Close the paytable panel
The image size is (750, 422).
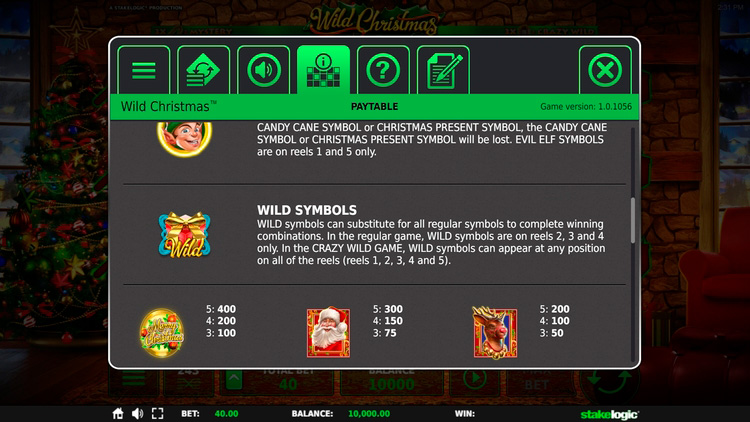pos(605,70)
